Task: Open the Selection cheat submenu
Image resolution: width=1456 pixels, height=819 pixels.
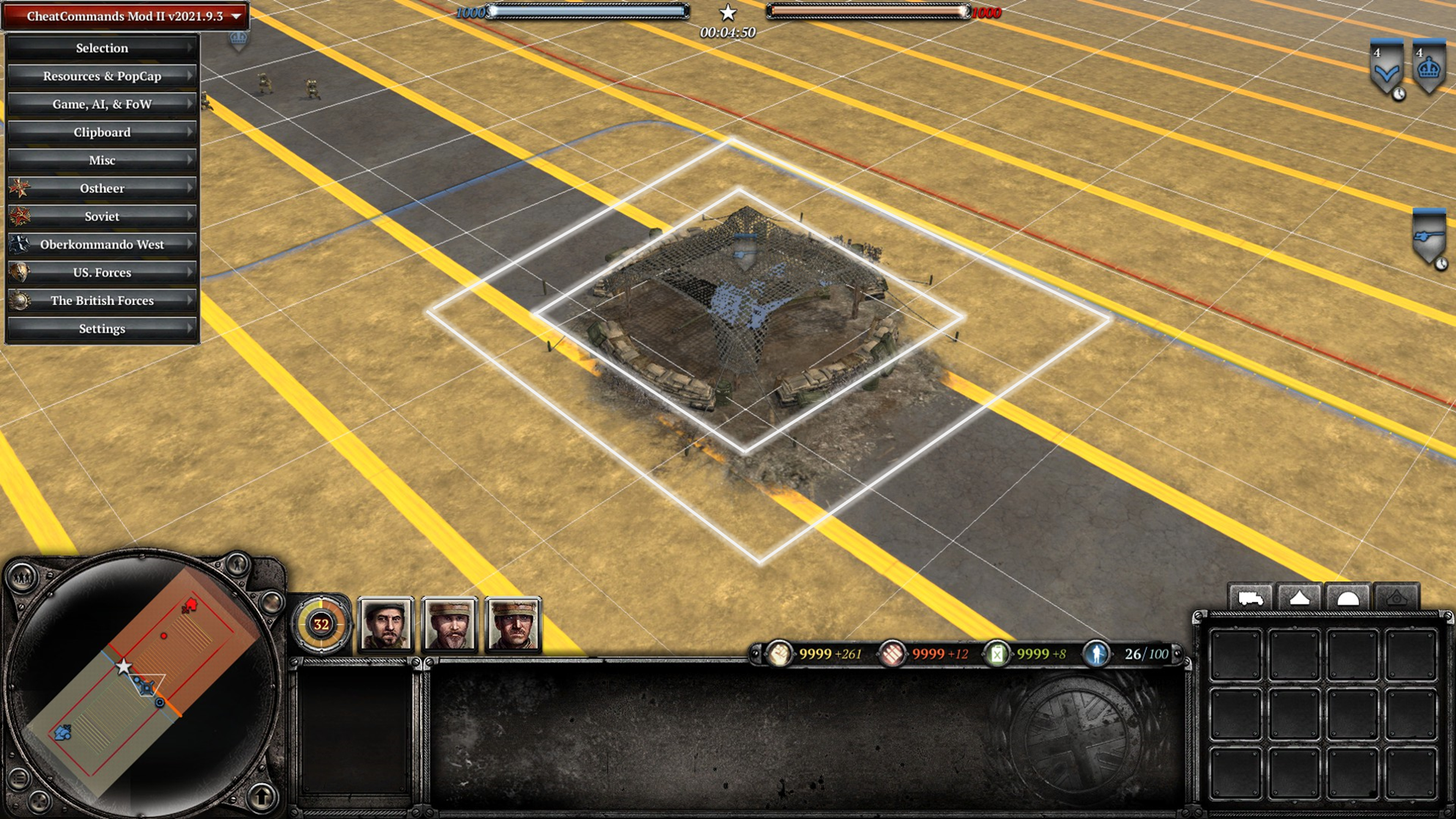Action: click(102, 48)
